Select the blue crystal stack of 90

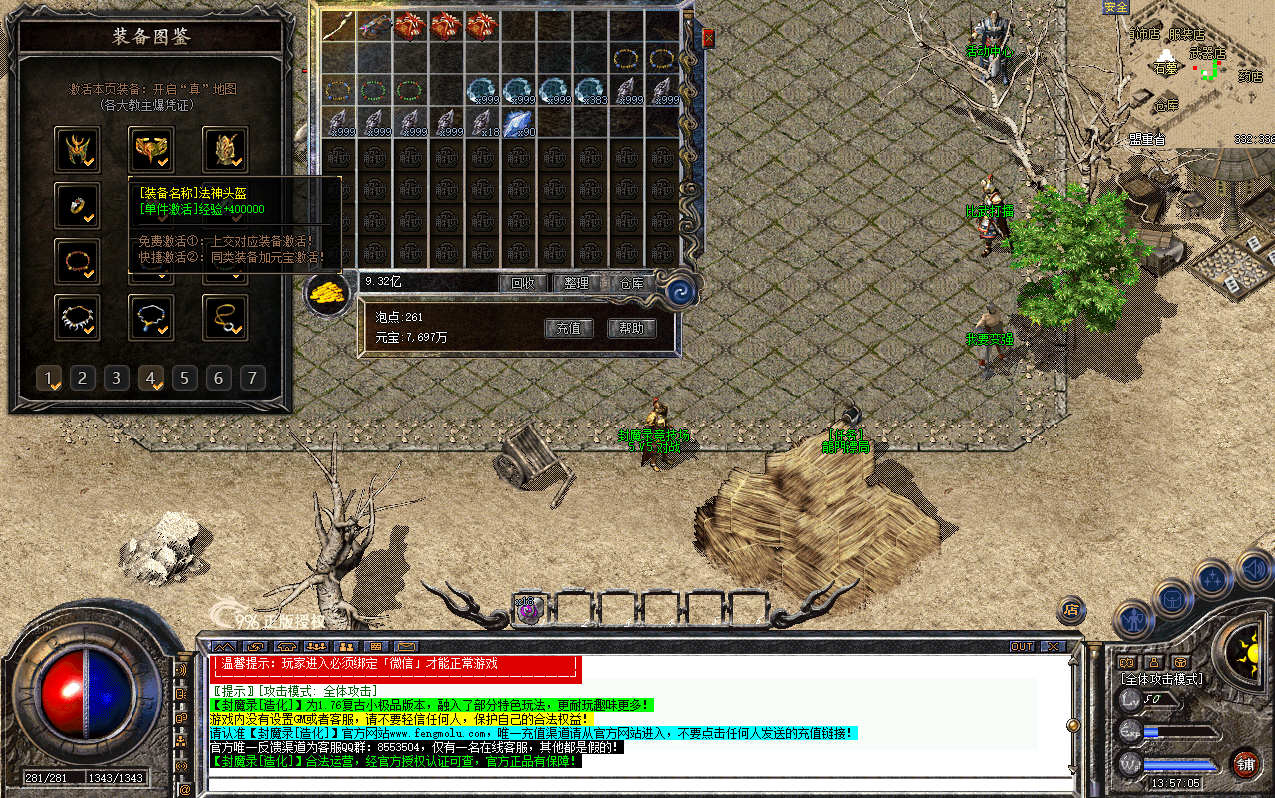point(519,123)
